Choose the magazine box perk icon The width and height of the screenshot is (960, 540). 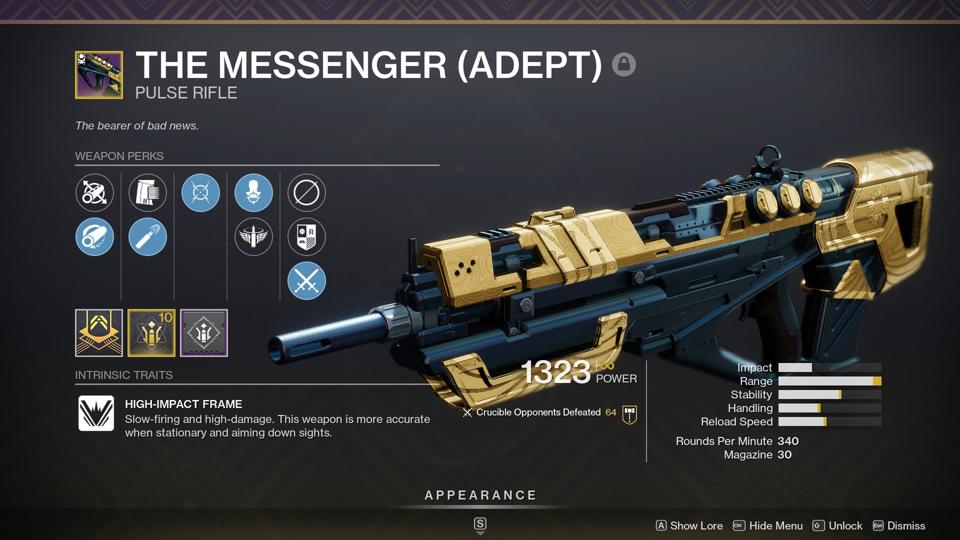pos(147,192)
